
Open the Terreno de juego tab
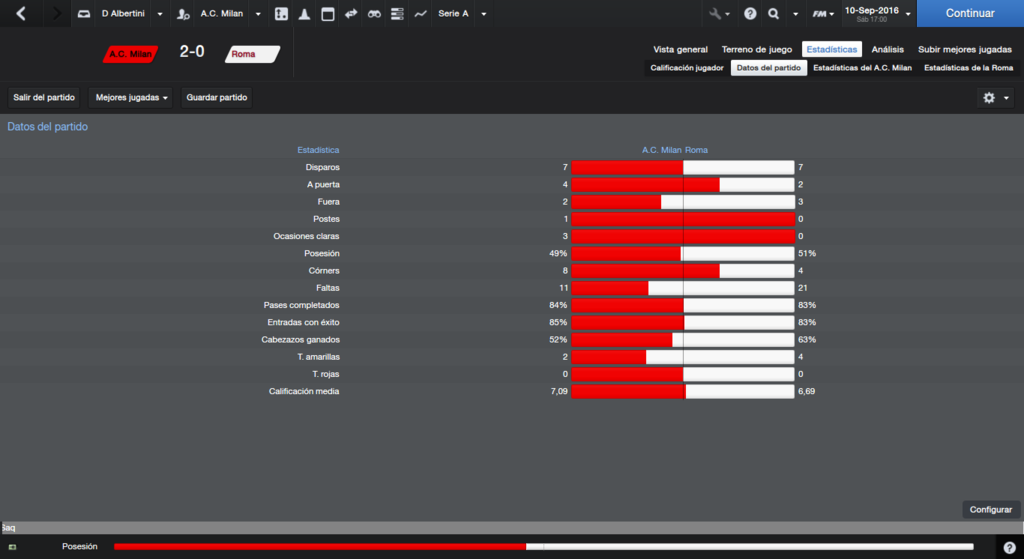(757, 49)
